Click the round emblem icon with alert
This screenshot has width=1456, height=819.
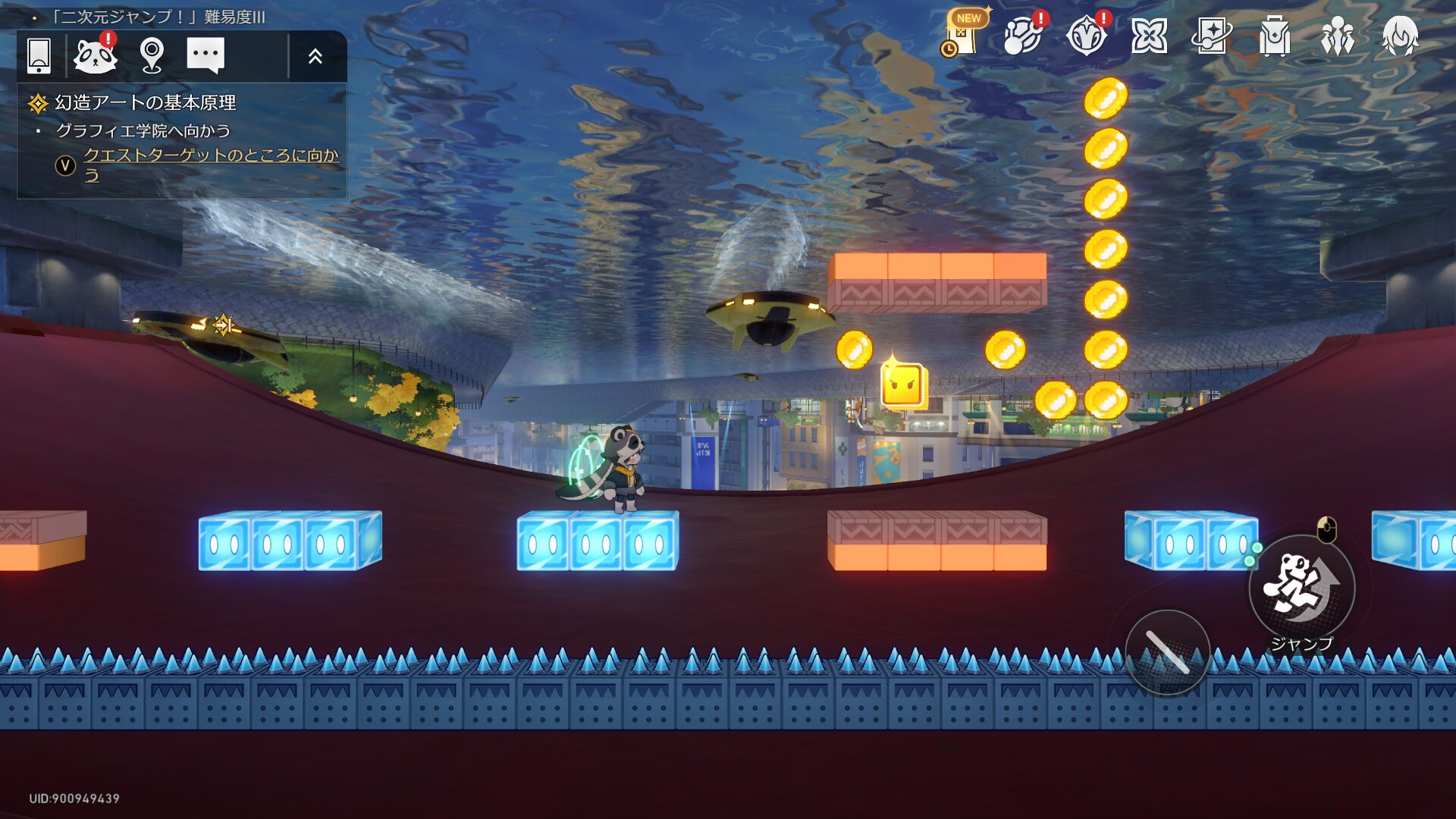click(1086, 35)
